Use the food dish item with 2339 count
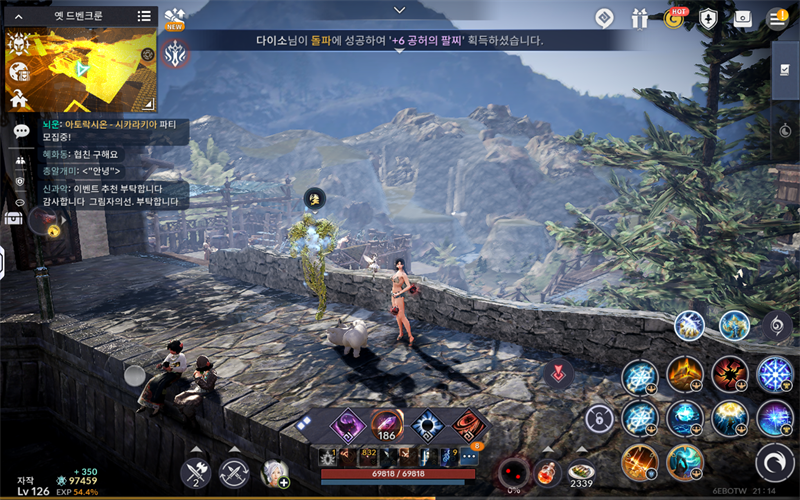Viewport: 800px width, 500px height. tap(580, 471)
